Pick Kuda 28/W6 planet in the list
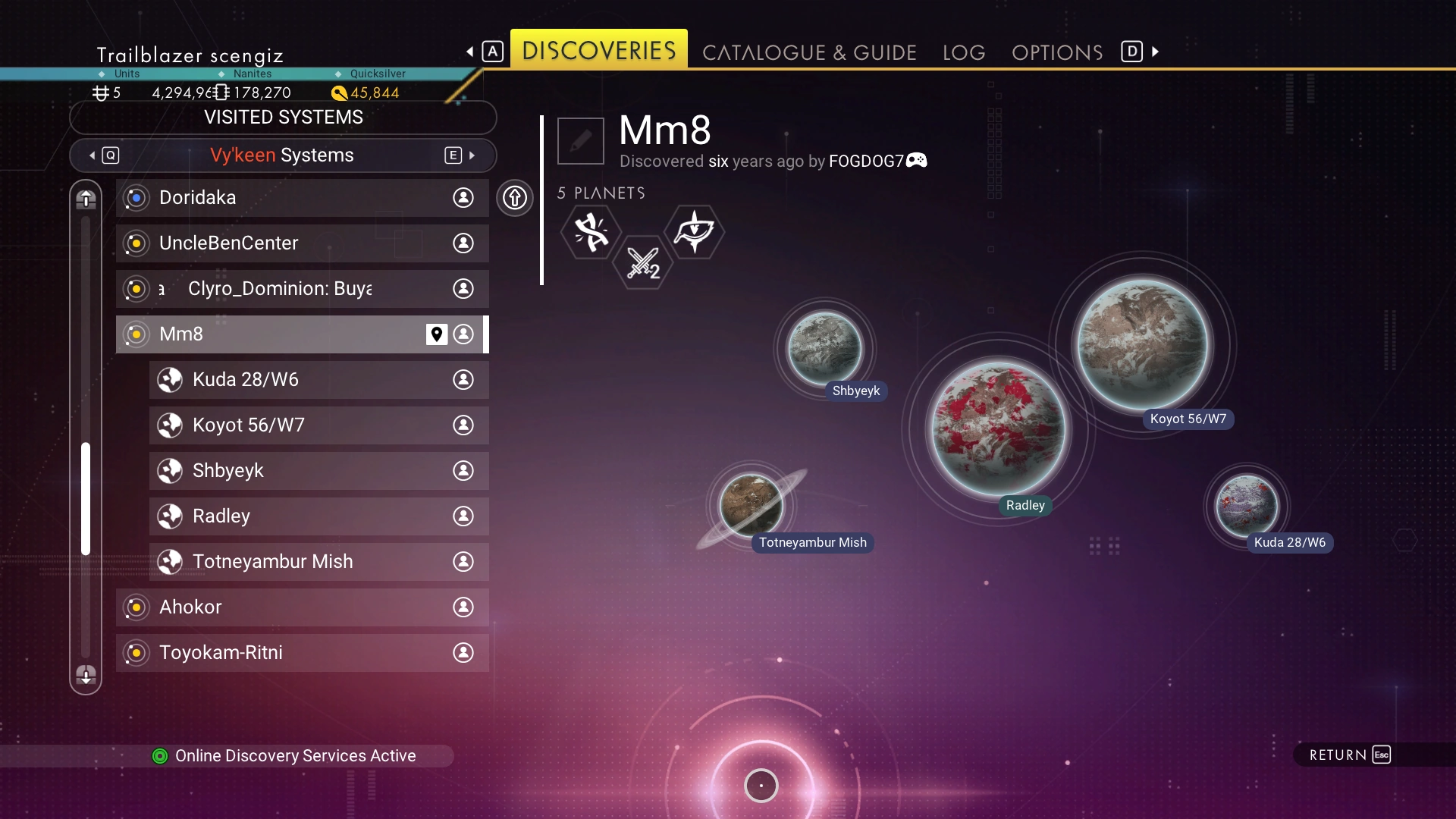The height and width of the screenshot is (819, 1456). 318,380
